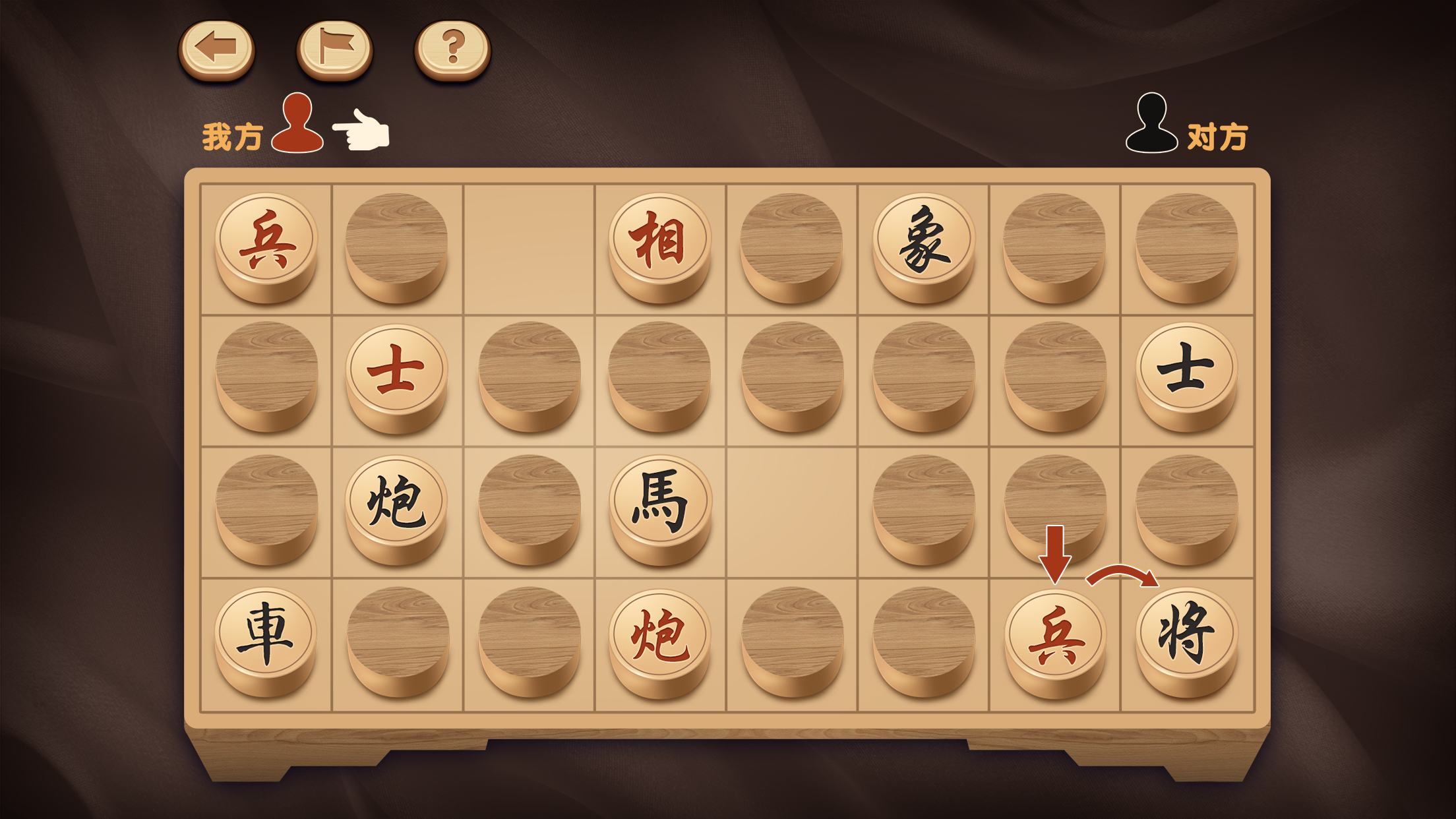Pick the black 士 piece

pyautogui.click(x=1186, y=369)
